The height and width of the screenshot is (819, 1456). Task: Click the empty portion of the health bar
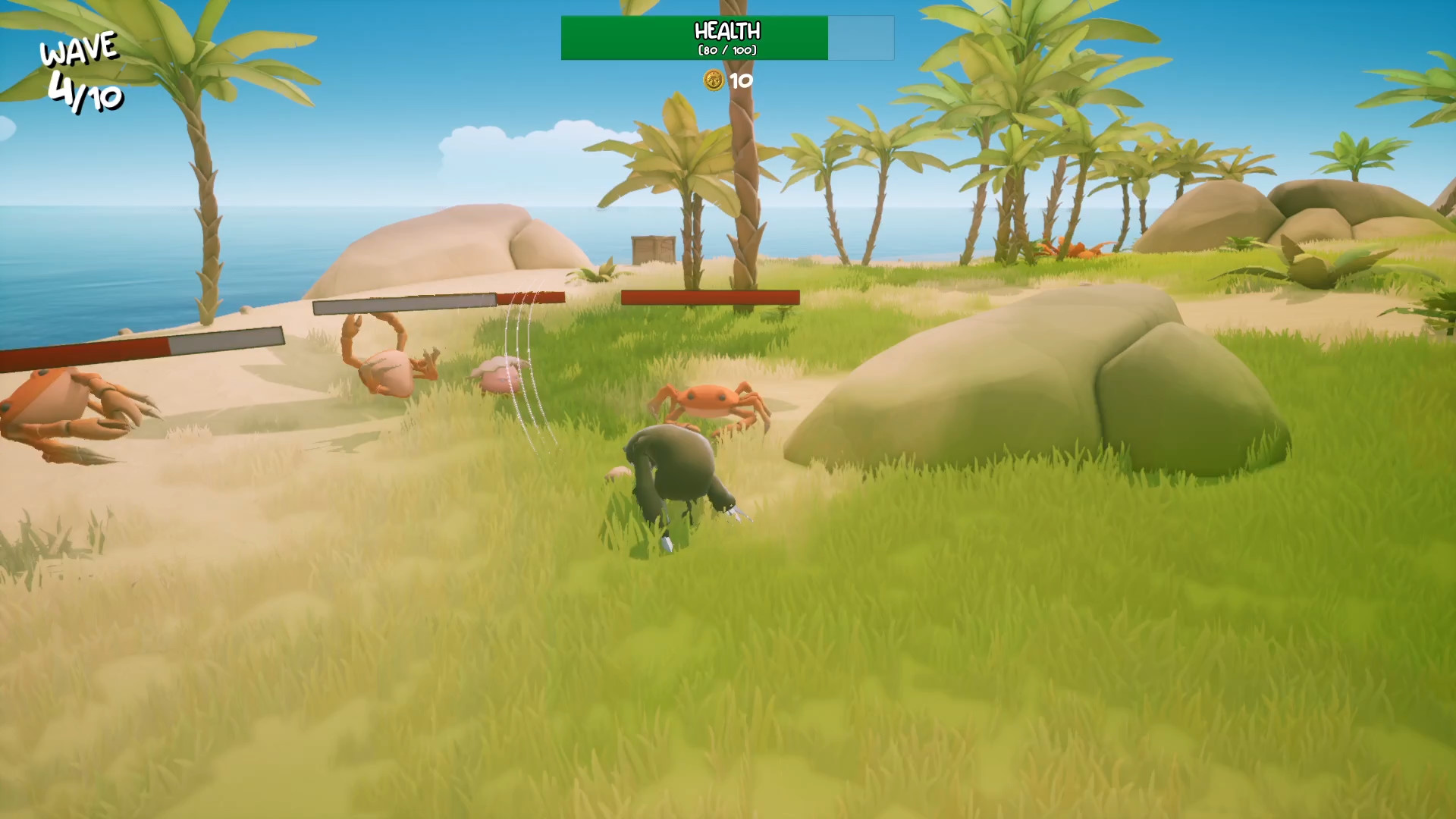coord(861,36)
